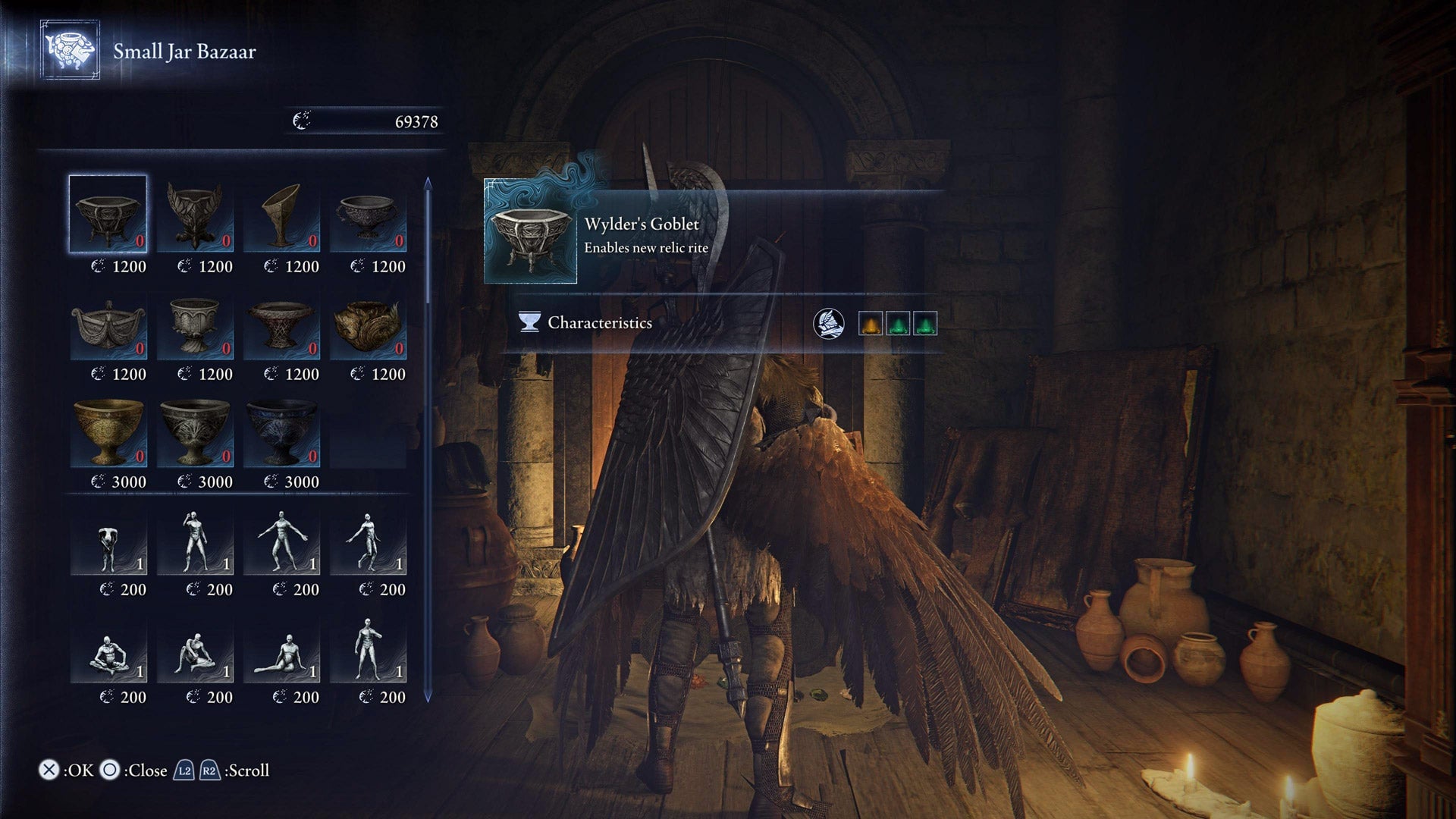Toggle the orange relic slot indicator
1456x819 pixels.
pyautogui.click(x=871, y=322)
